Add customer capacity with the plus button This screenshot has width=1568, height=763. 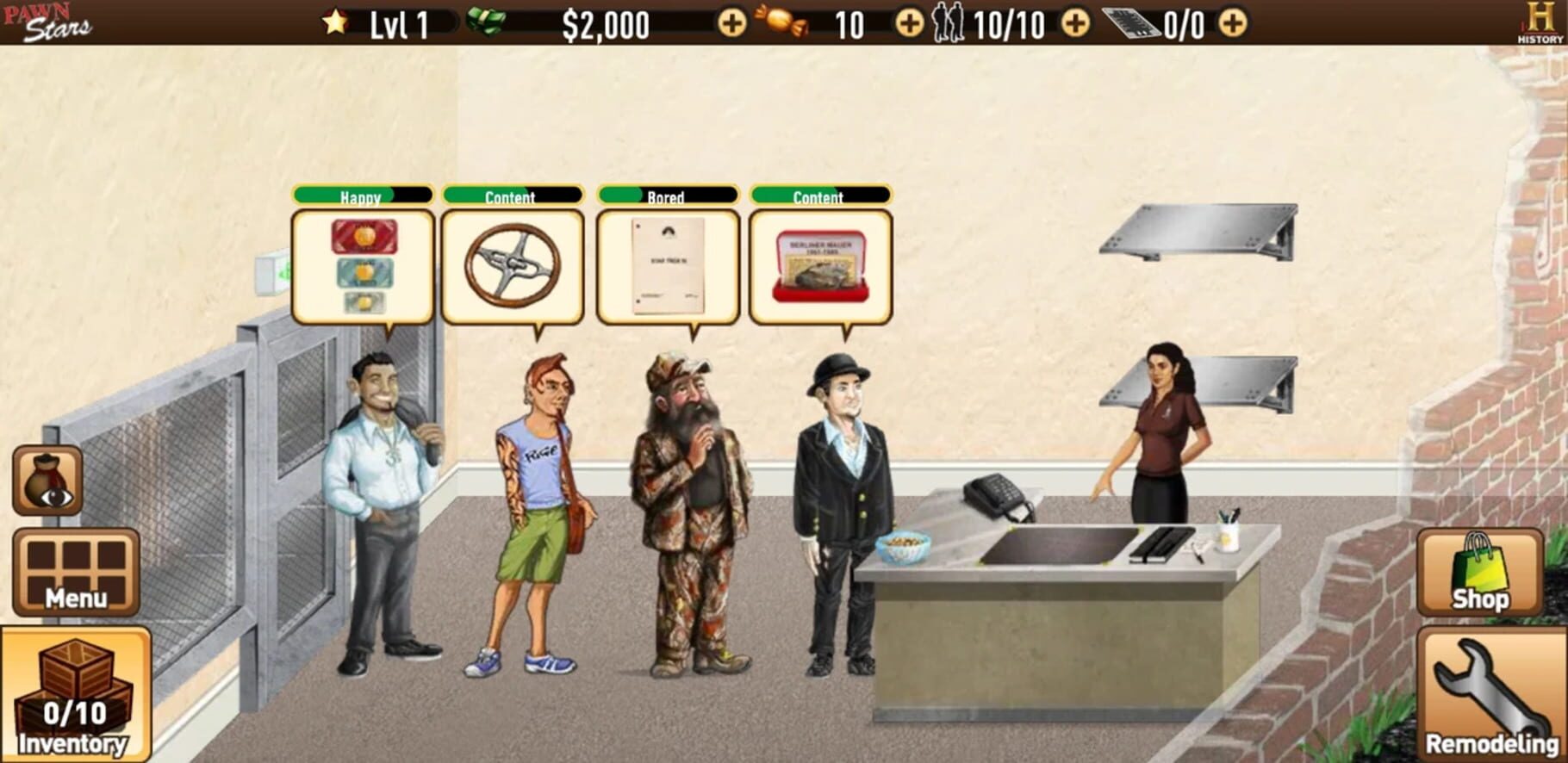point(1074,23)
